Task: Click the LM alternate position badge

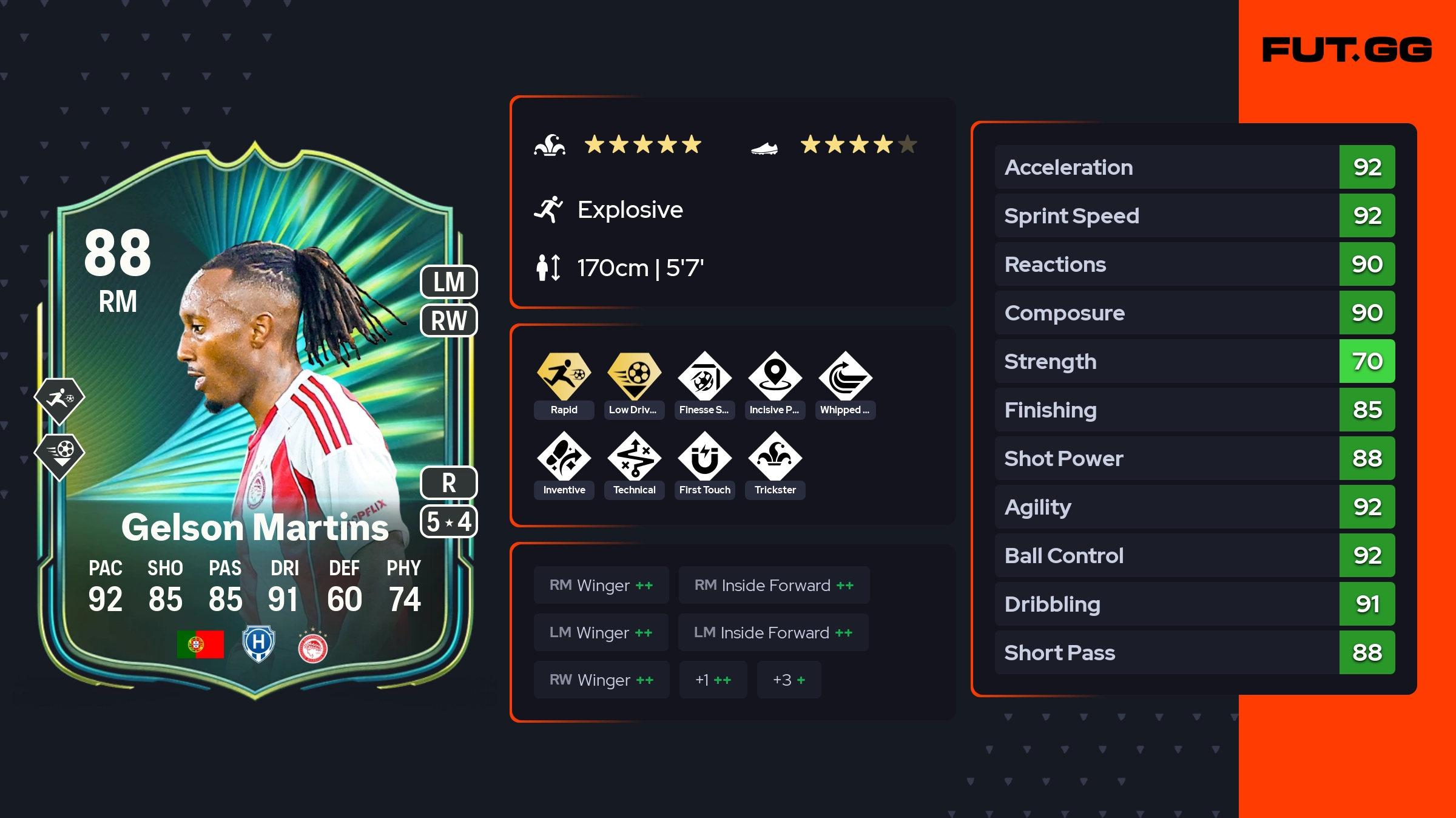Action: [449, 282]
